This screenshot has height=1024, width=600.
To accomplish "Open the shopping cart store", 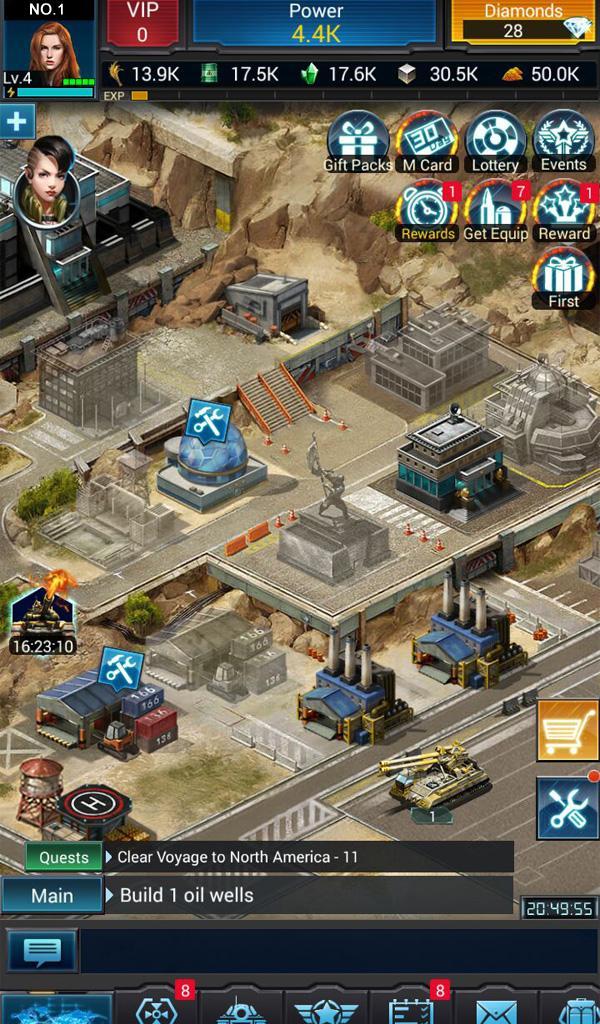I will pos(568,731).
